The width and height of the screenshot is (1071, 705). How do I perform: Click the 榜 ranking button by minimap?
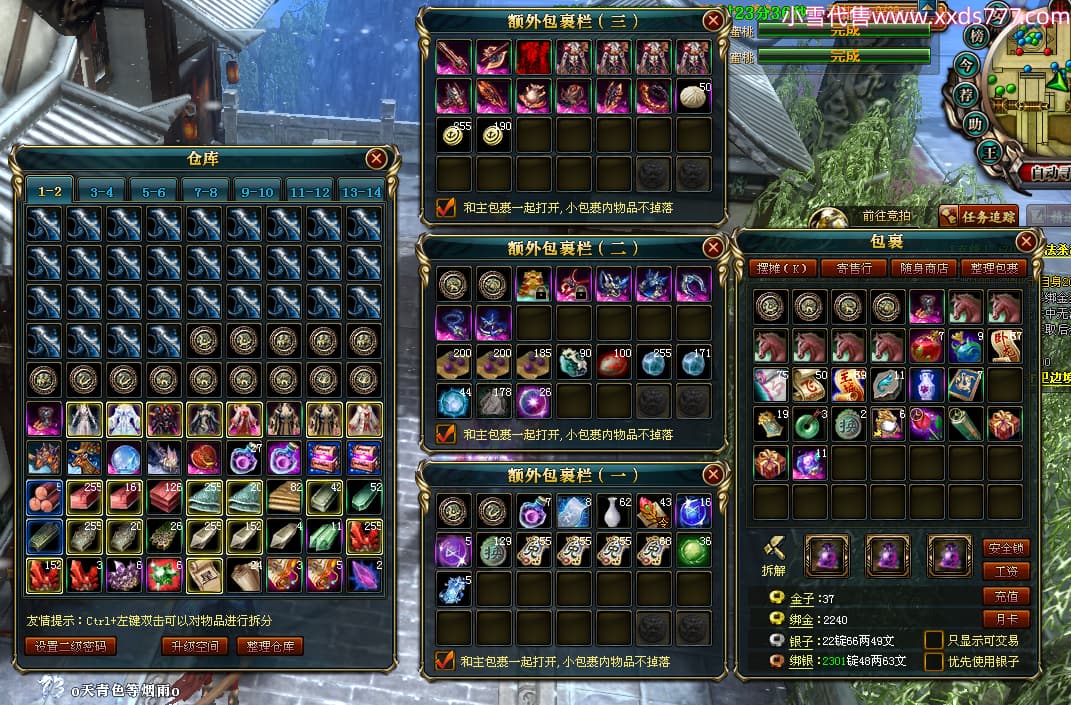pos(977,37)
